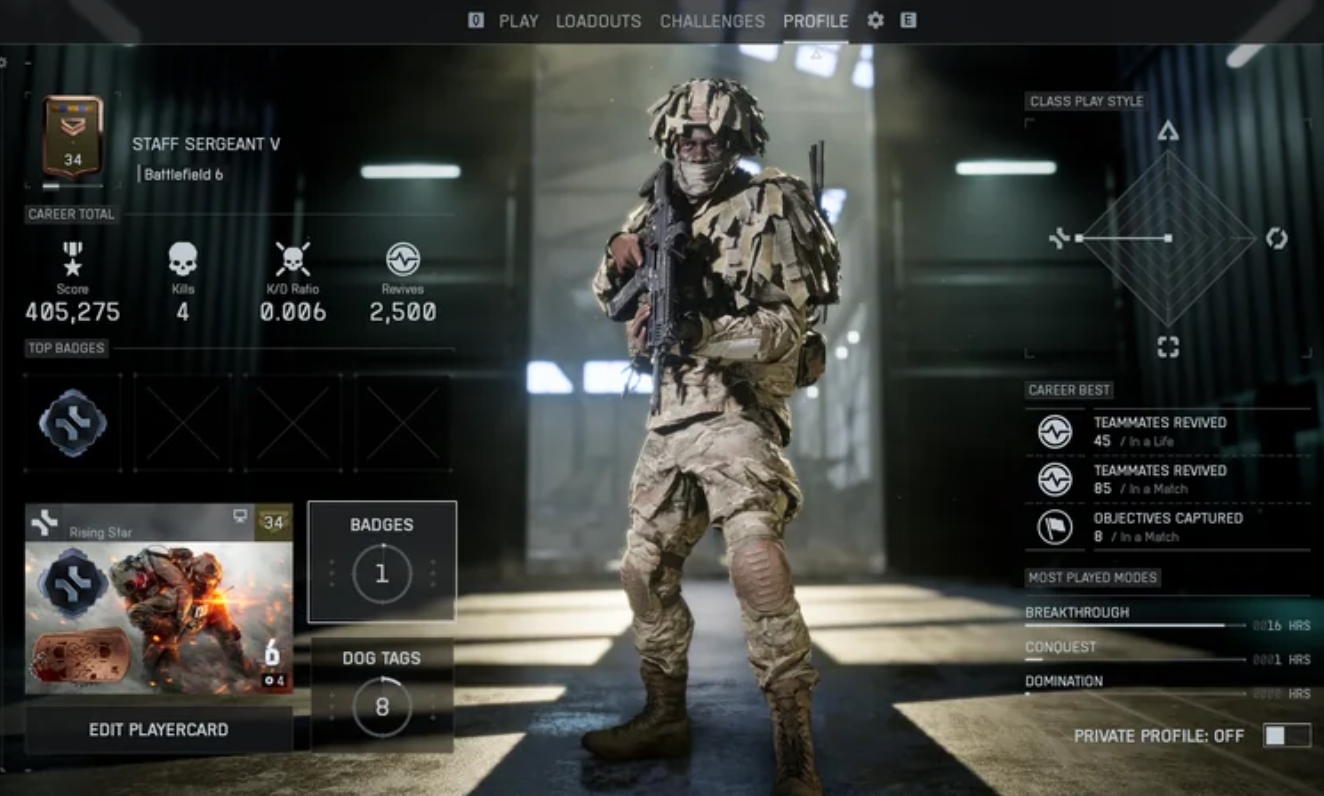Open settings via the gear icon

(876, 21)
